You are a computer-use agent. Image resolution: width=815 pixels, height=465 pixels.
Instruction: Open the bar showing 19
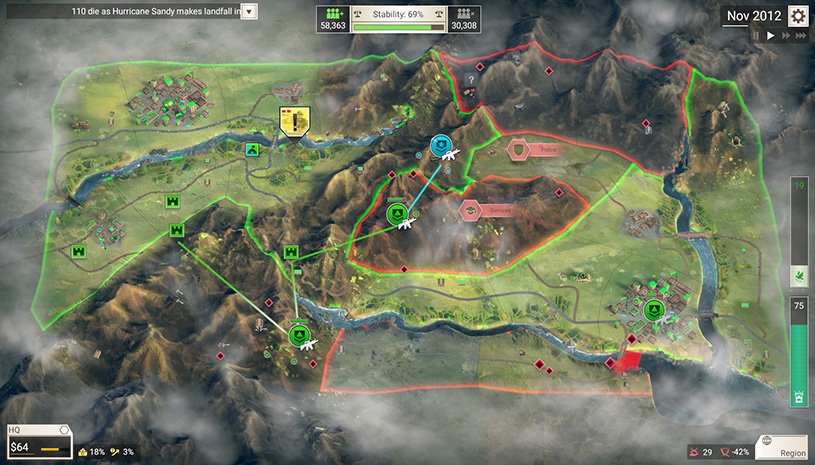798,232
